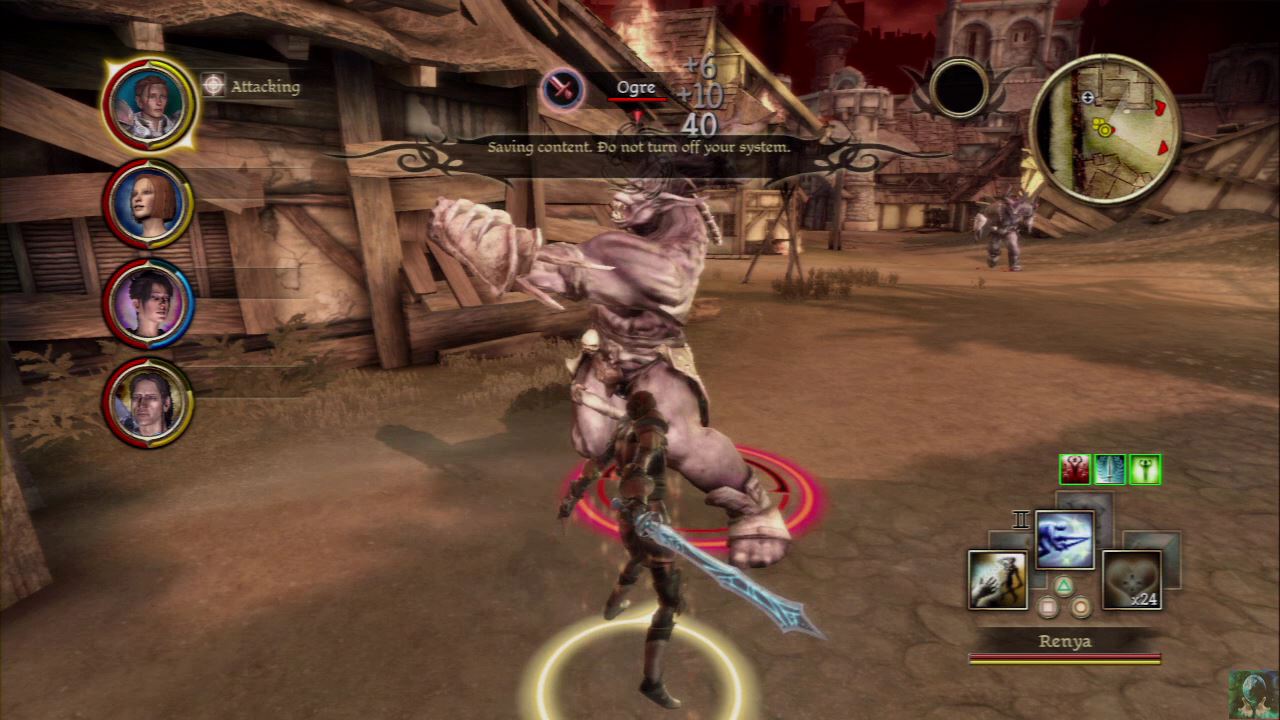Click the Attacking status crosshair icon
This screenshot has height=720, width=1280.
tap(213, 85)
